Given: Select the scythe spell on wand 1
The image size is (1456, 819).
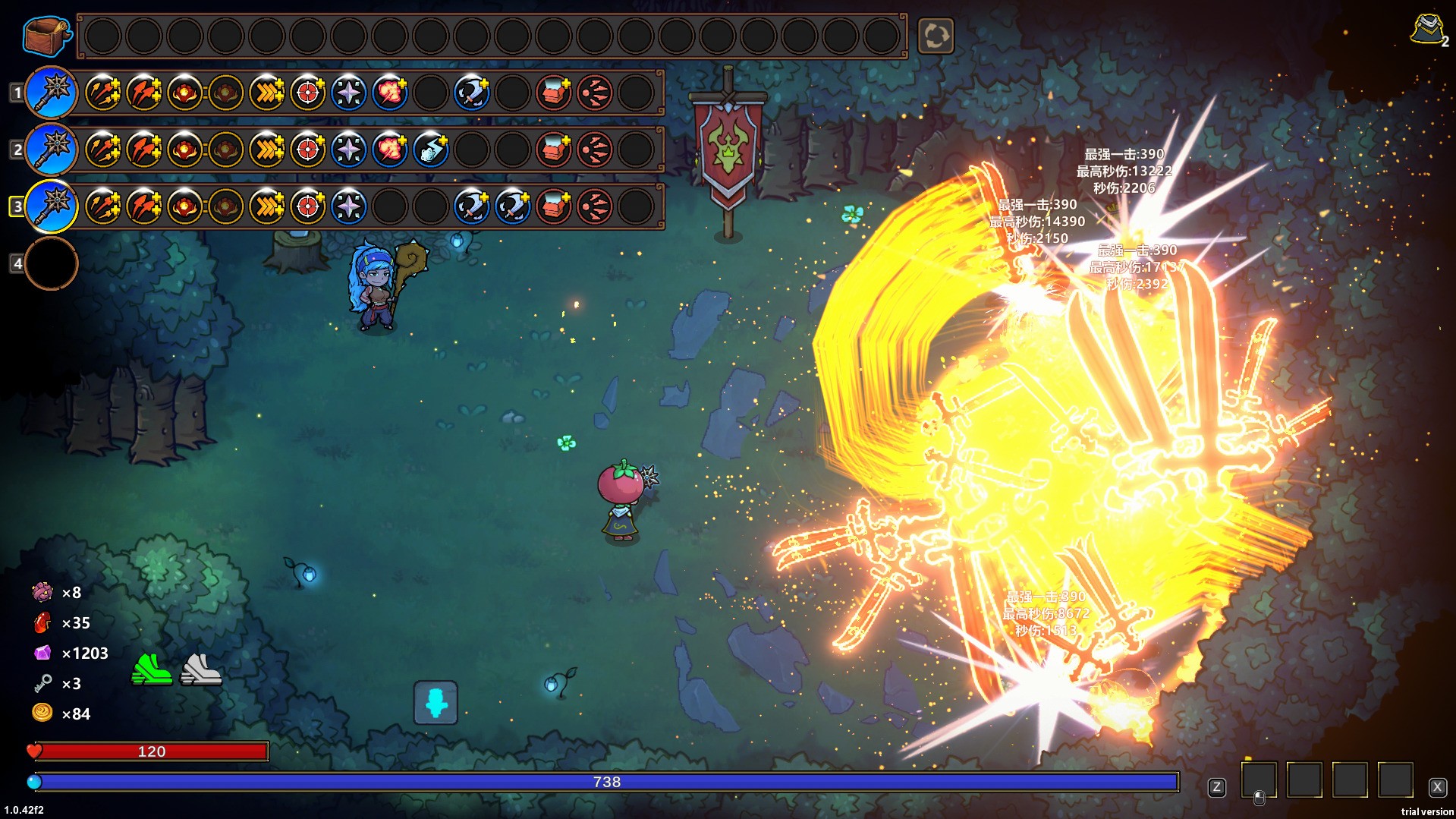Looking at the screenshot, I should (x=471, y=93).
